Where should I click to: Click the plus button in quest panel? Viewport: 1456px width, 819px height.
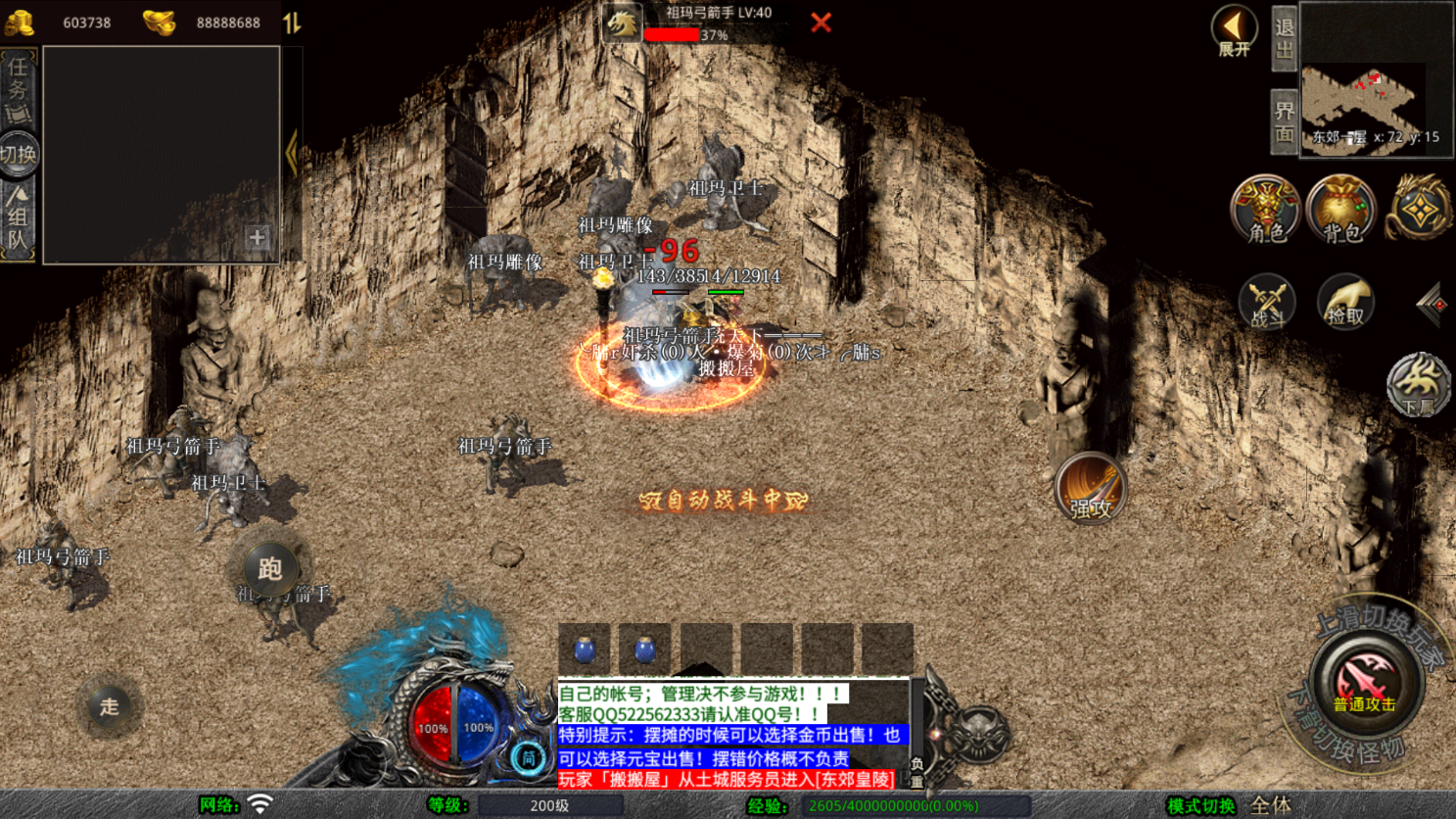pyautogui.click(x=257, y=237)
